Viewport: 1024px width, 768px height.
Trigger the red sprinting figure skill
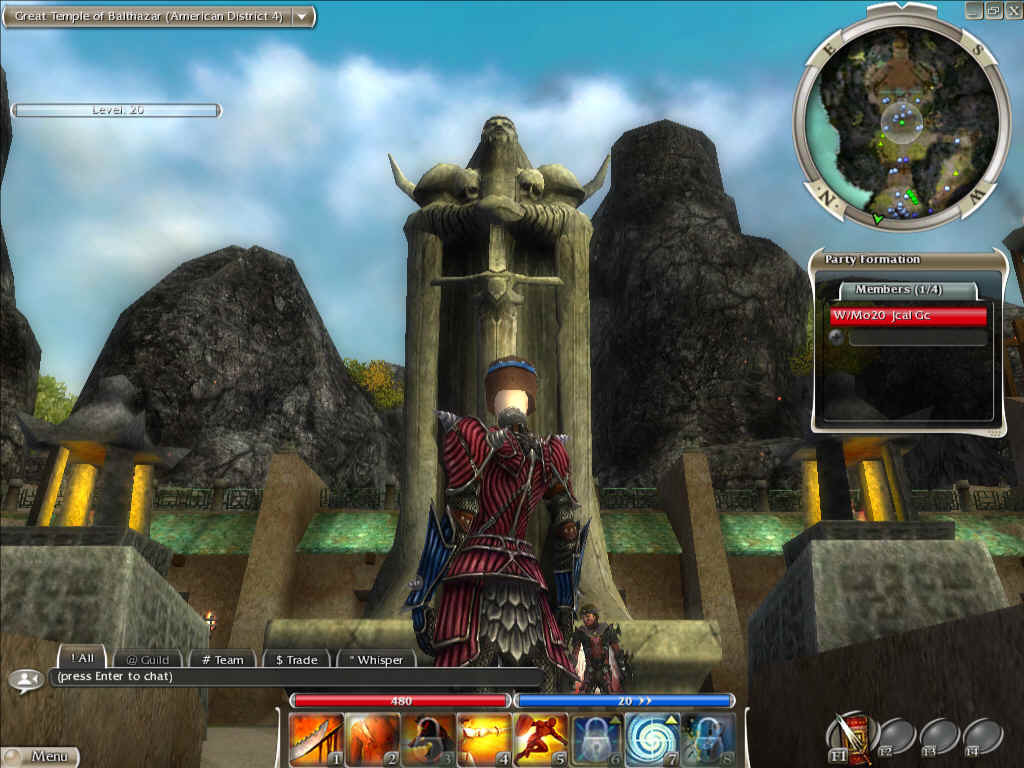541,740
